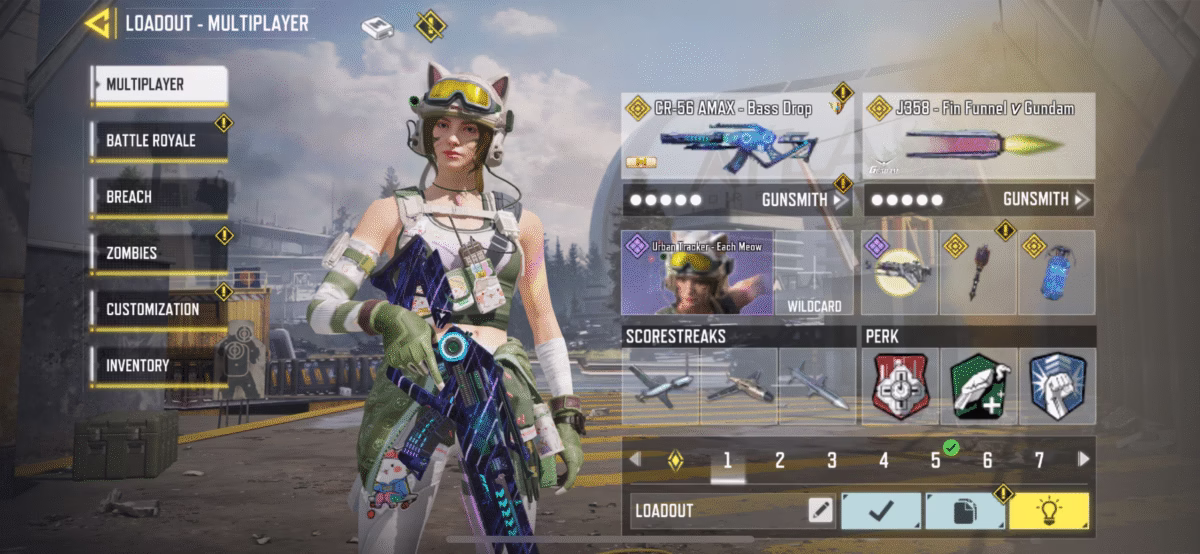The width and height of the screenshot is (1200, 554).
Task: Switch to loadout slot 5
Action: [x=936, y=461]
